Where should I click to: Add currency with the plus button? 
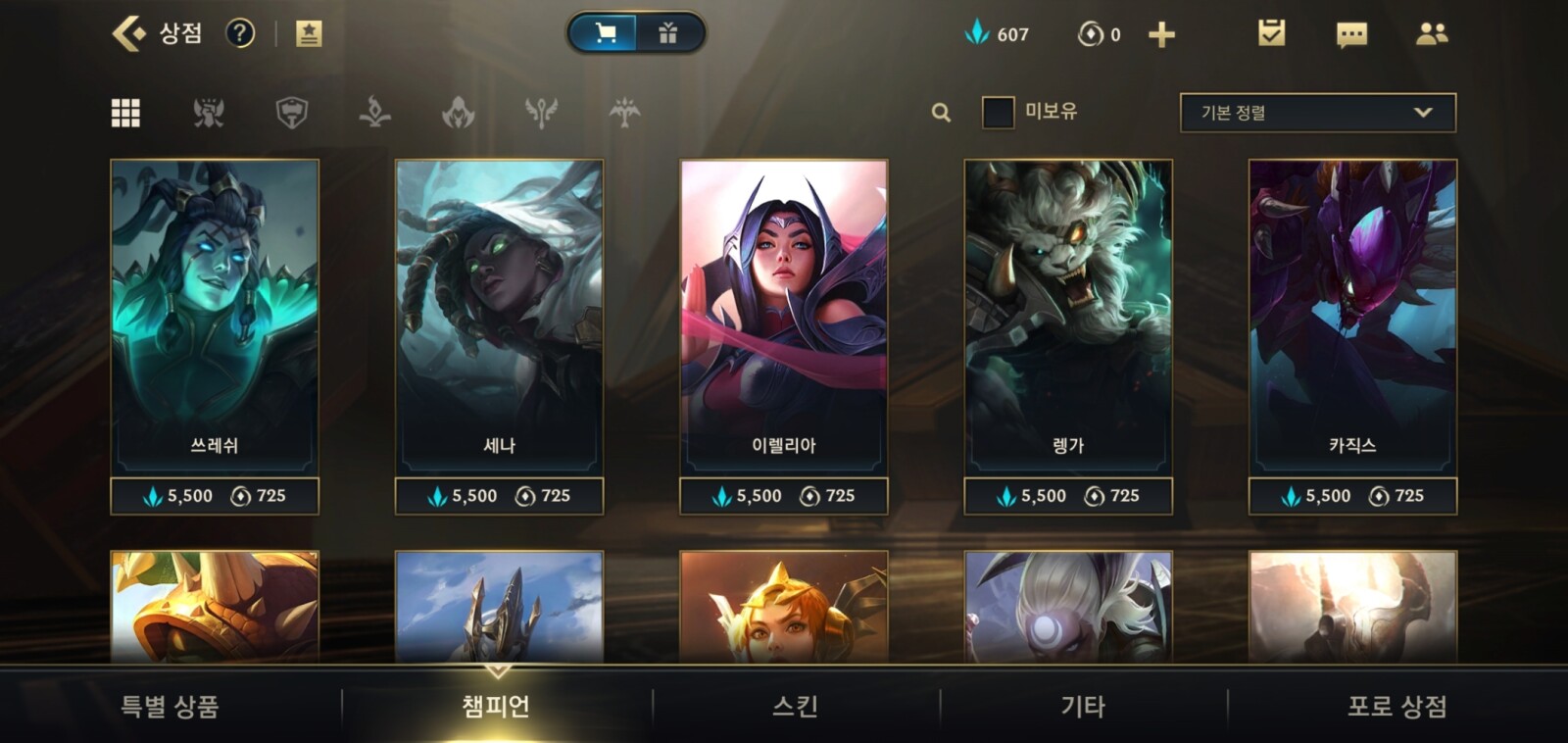click(x=1161, y=35)
